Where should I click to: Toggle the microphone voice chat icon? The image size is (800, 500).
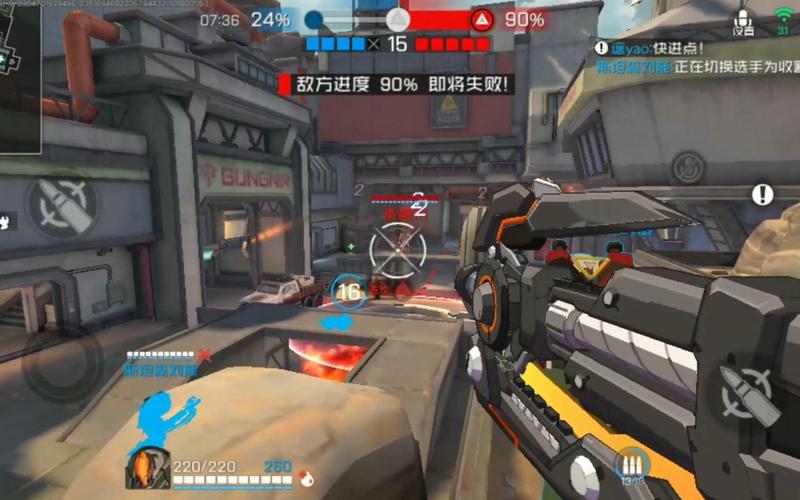[x=742, y=20]
